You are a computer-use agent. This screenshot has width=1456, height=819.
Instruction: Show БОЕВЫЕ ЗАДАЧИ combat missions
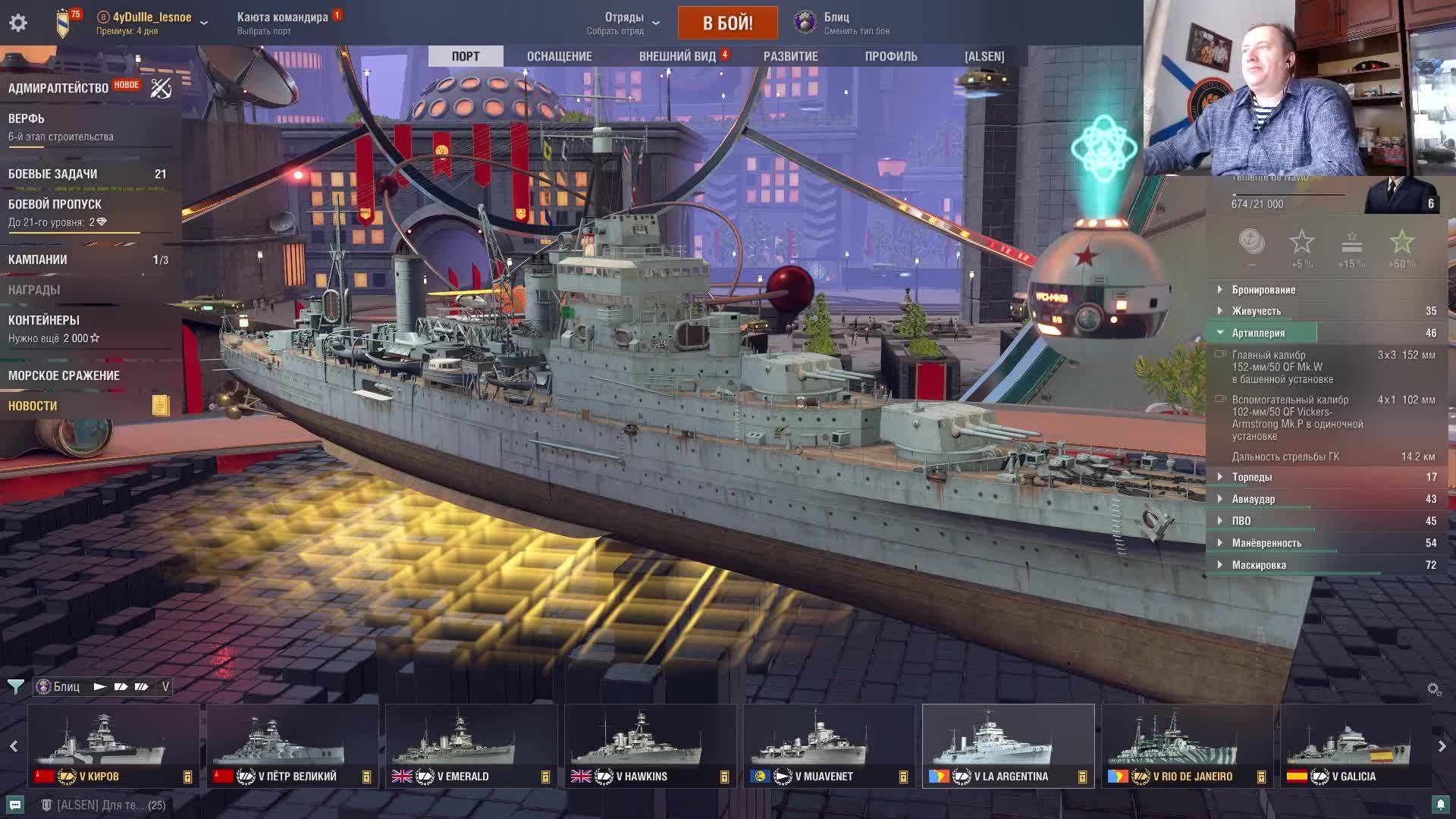(53, 174)
